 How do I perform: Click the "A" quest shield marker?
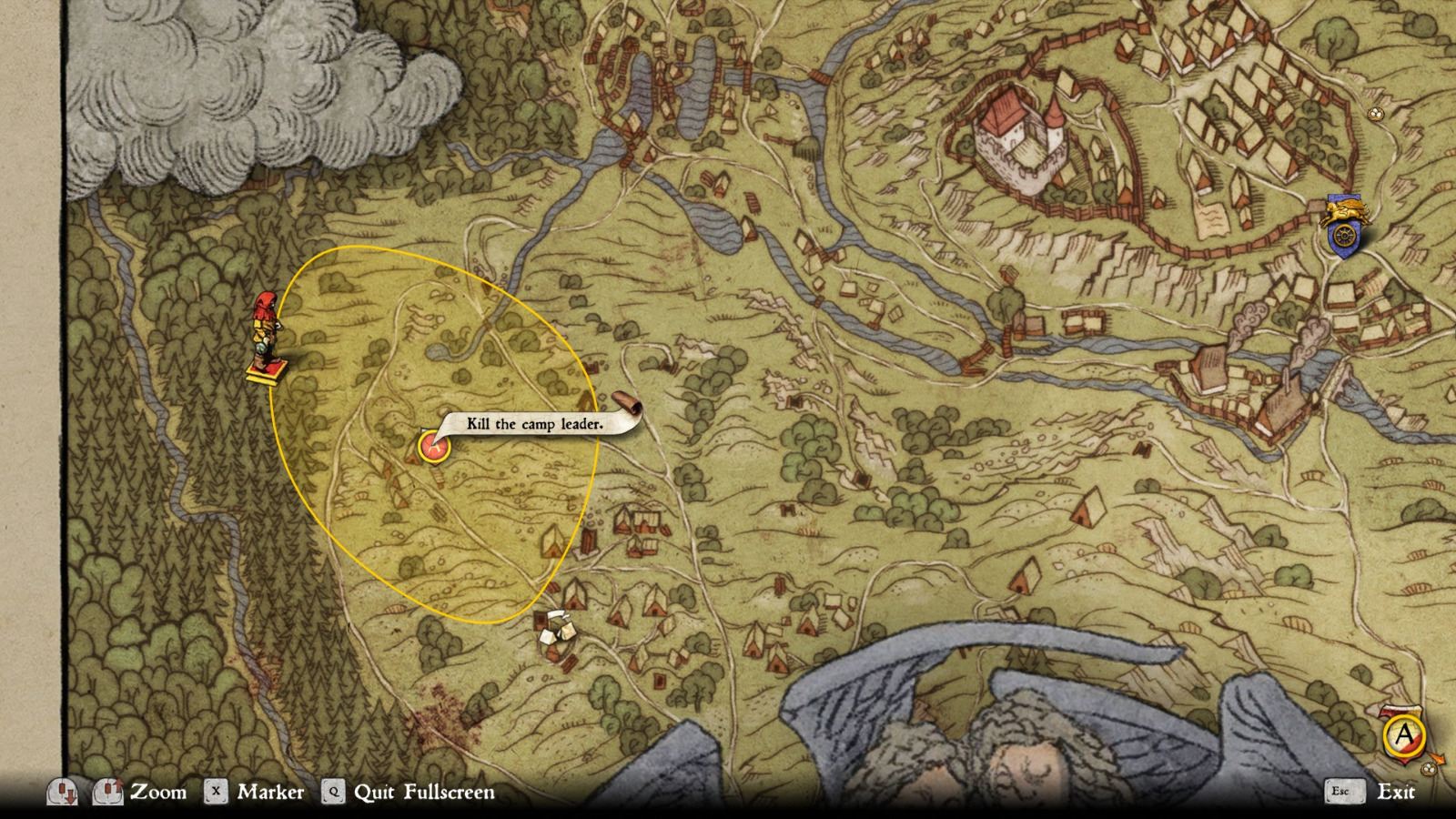[x=1402, y=733]
